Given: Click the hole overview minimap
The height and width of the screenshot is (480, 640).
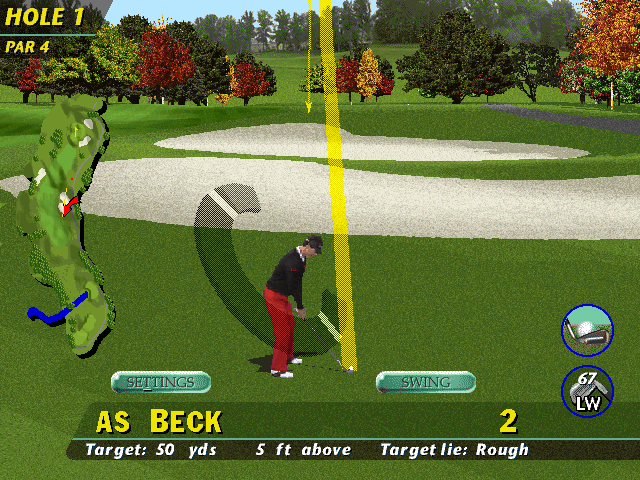Looking at the screenshot, I should click(x=70, y=220).
